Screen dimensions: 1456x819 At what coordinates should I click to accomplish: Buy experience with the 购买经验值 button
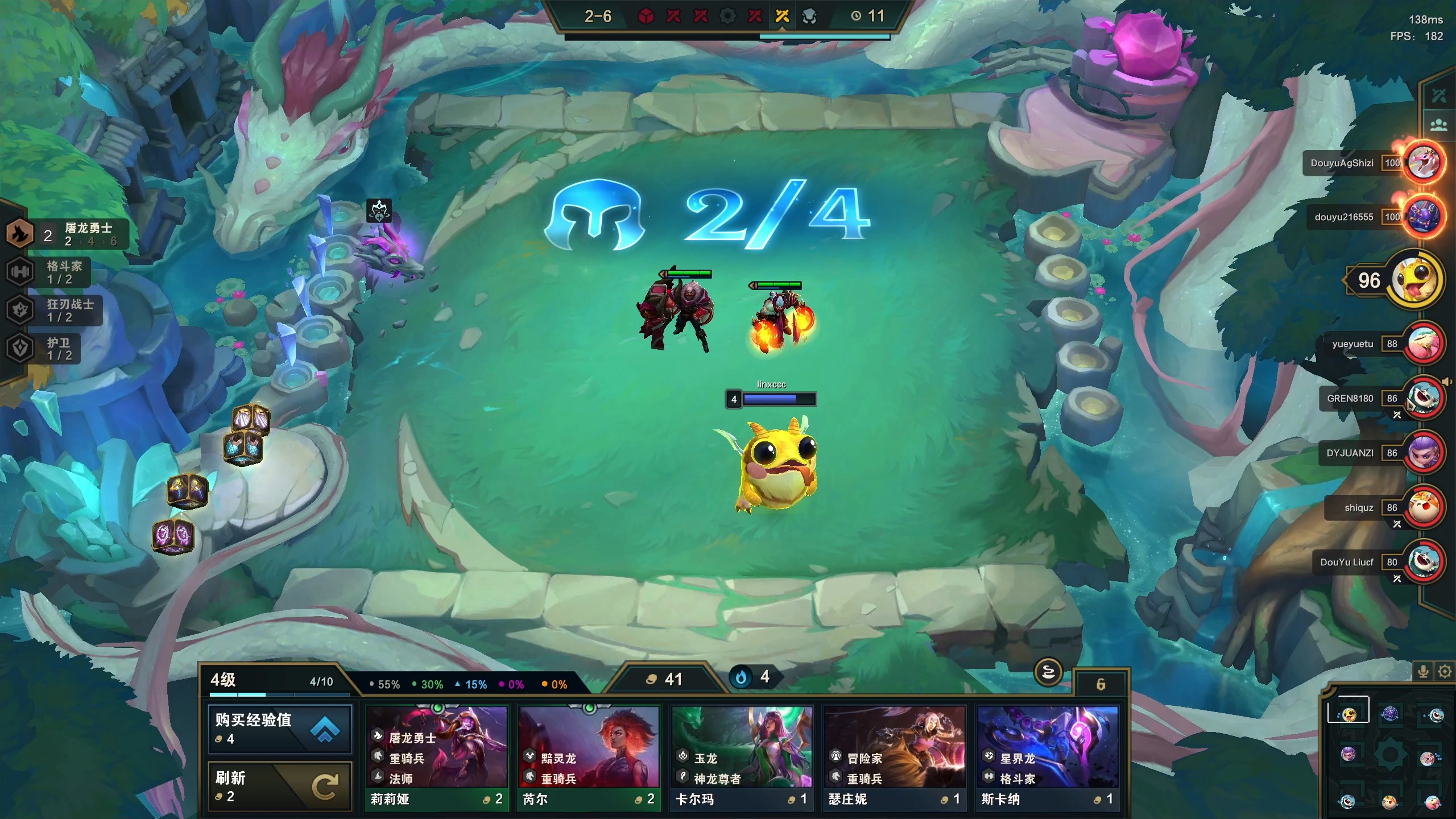pyautogui.click(x=279, y=729)
